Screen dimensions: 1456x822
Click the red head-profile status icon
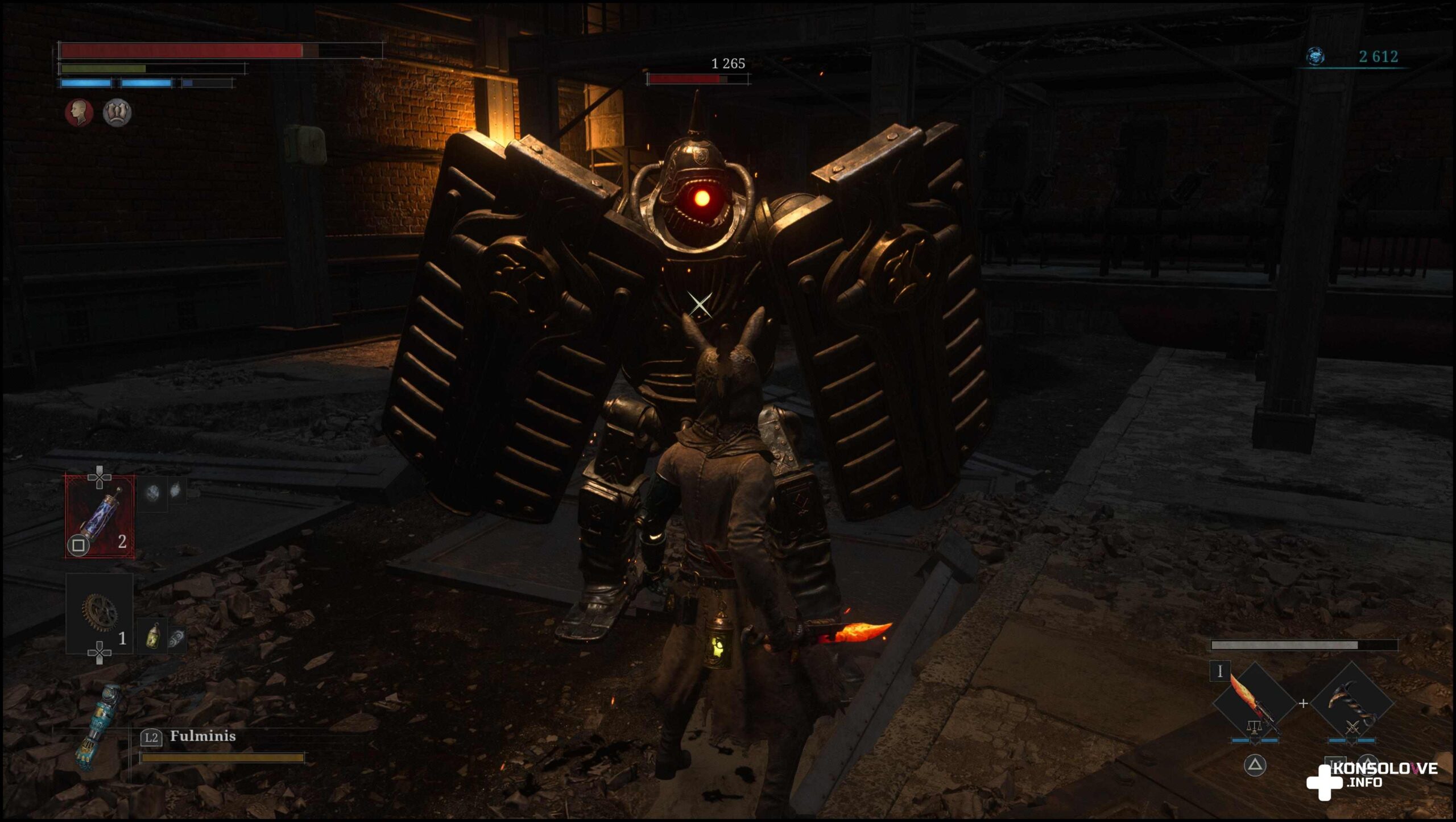79,113
